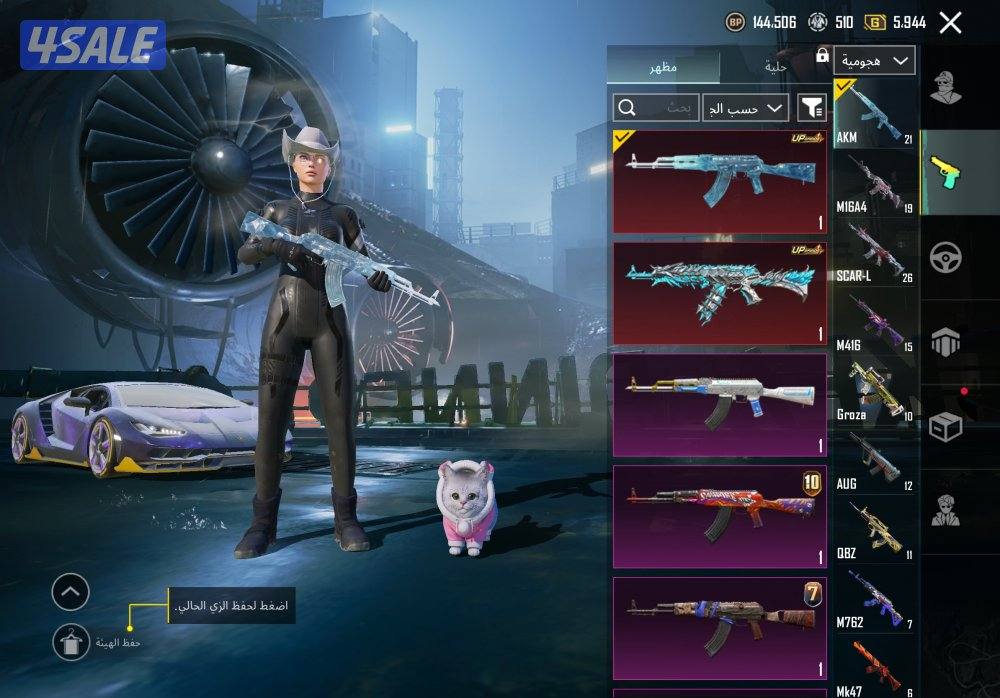Choose M16A4 in the weapon list
Screen dimensions: 1000x698
(x=875, y=182)
